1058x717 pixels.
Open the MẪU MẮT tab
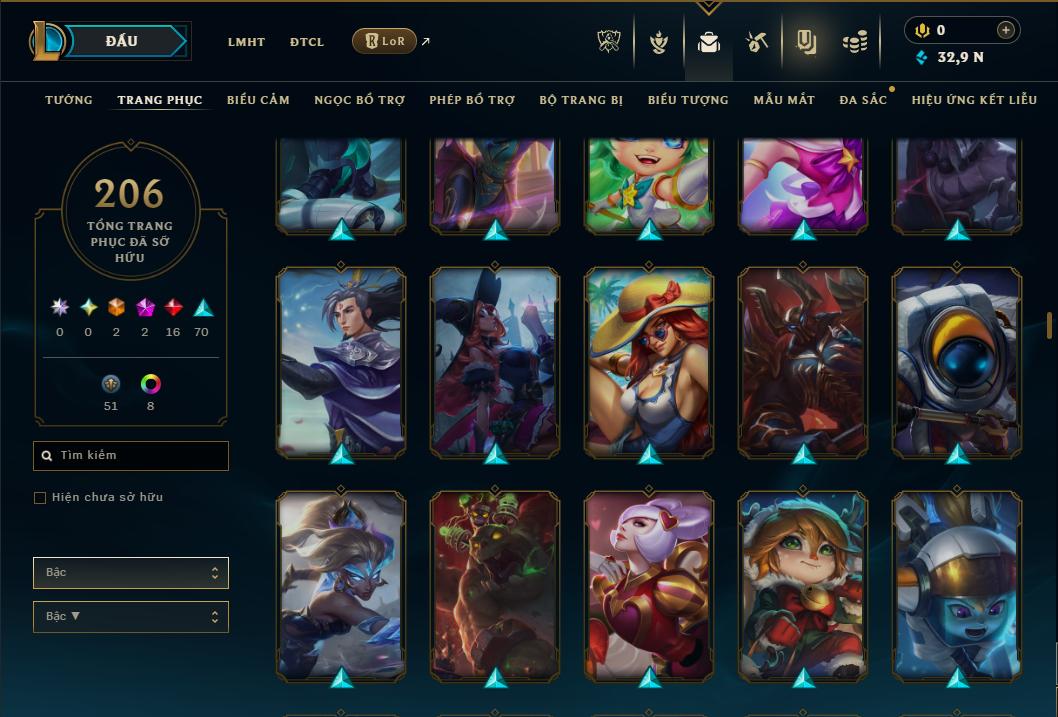(784, 100)
